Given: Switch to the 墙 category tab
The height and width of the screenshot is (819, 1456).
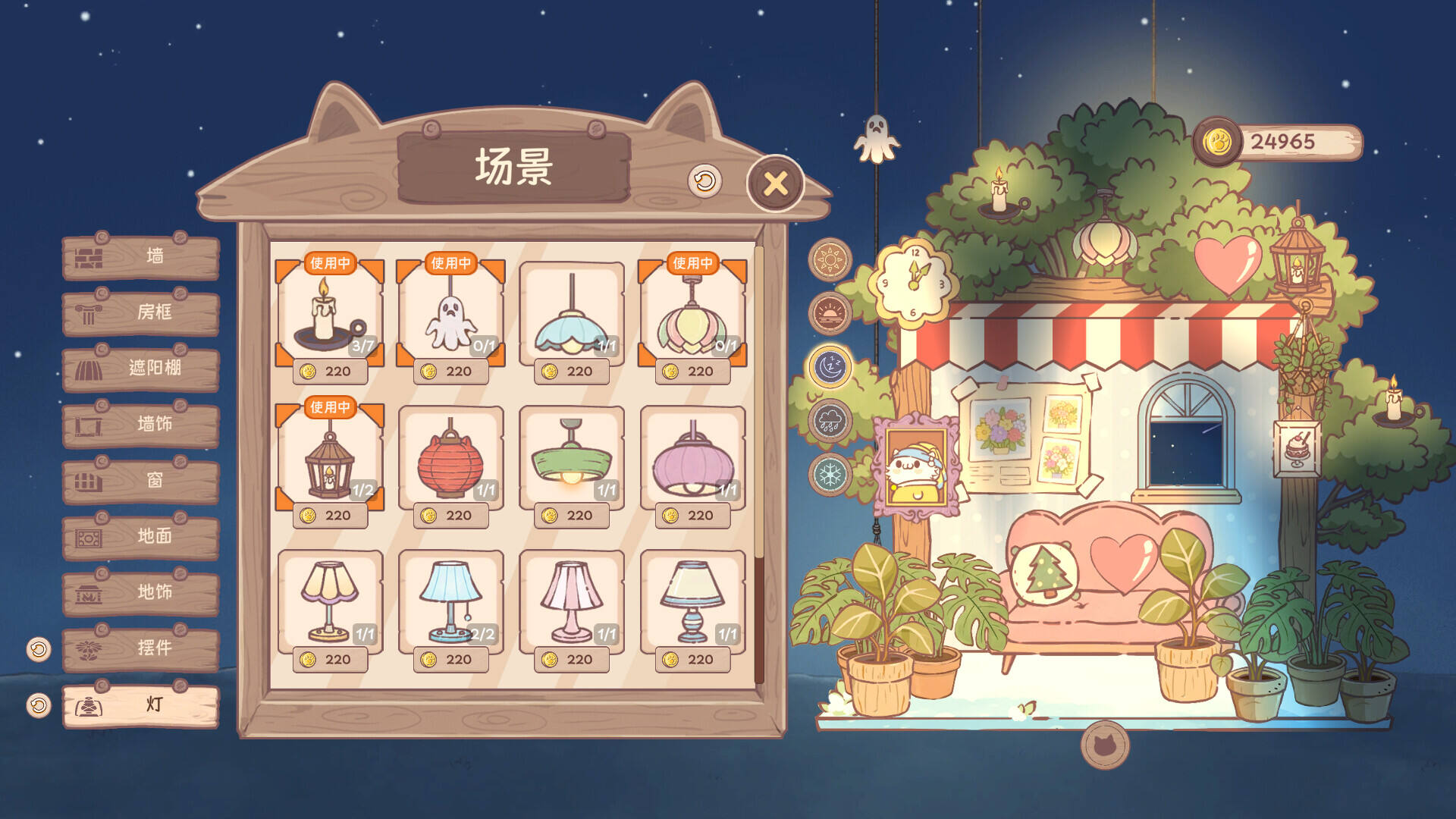Looking at the screenshot, I should point(140,259).
